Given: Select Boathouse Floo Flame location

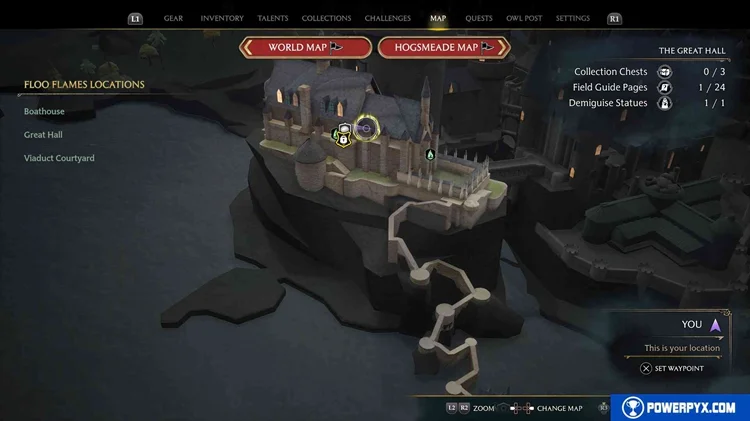Looking at the screenshot, I should tap(45, 111).
